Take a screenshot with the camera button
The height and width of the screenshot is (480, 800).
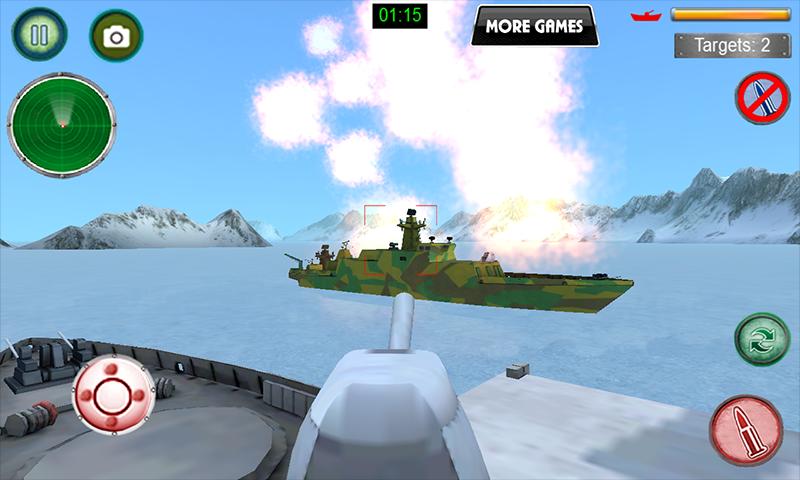[116, 37]
